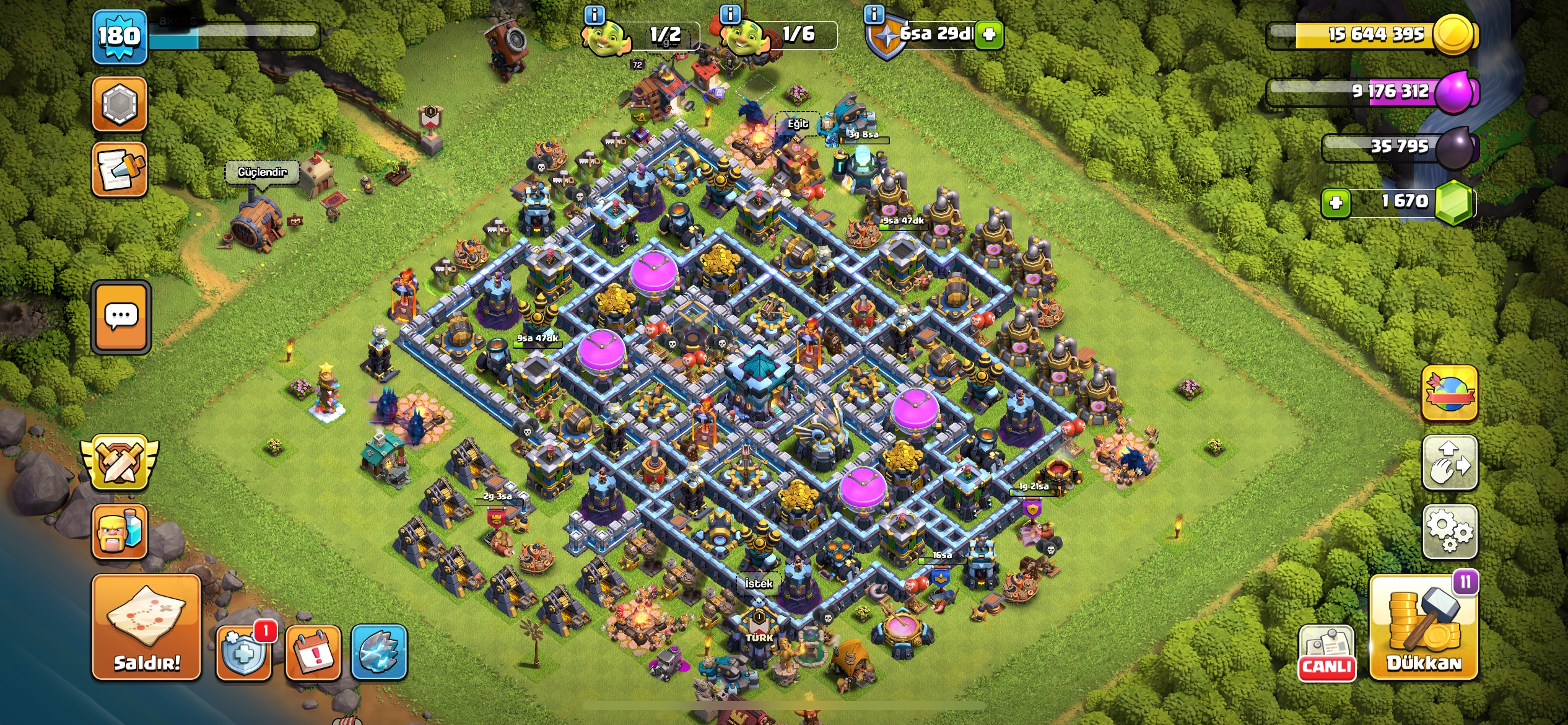Image resolution: width=1568 pixels, height=725 pixels.
Task: Open the blue ice shard event button
Action: point(379,652)
